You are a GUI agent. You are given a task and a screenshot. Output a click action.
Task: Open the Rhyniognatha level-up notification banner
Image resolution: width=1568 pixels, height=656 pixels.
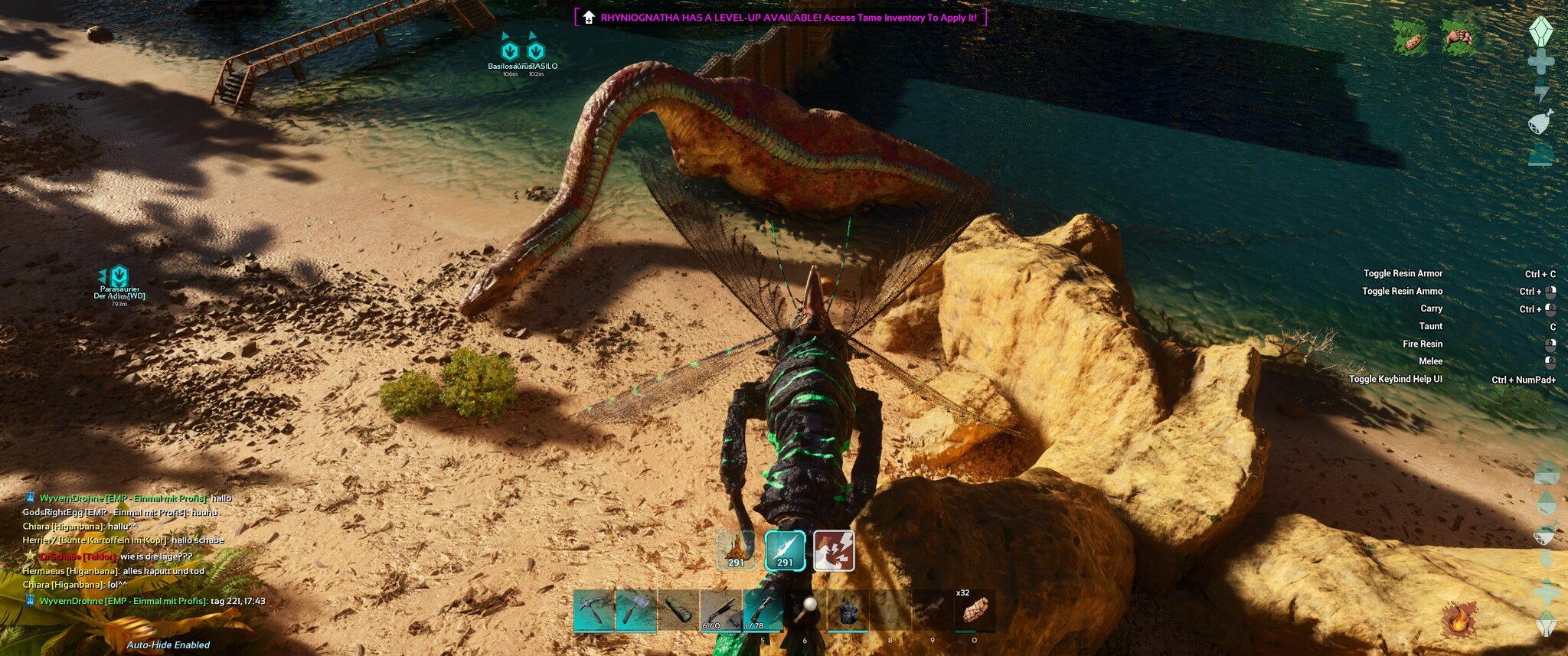click(x=780, y=18)
